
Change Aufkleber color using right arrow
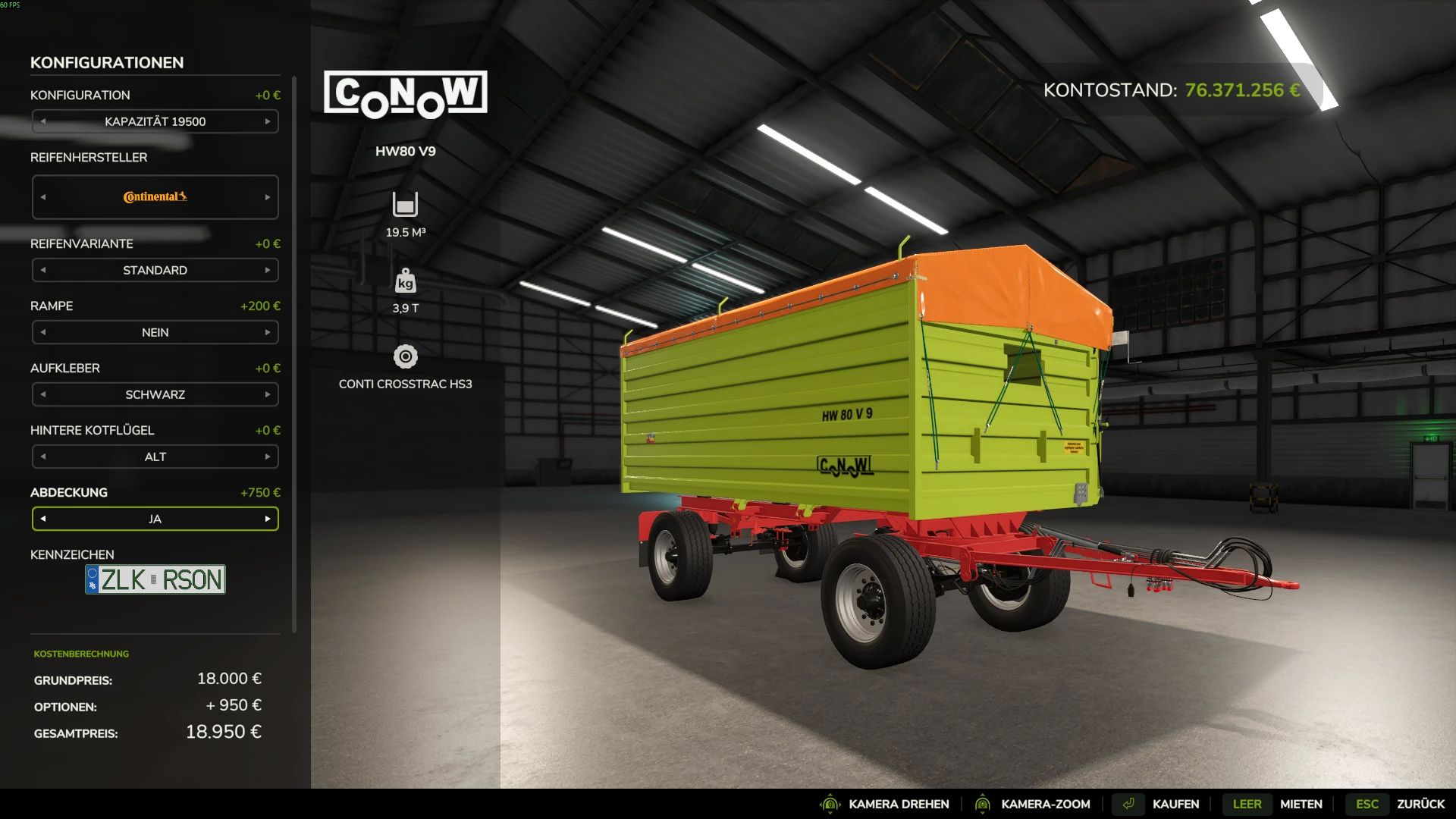coord(267,394)
